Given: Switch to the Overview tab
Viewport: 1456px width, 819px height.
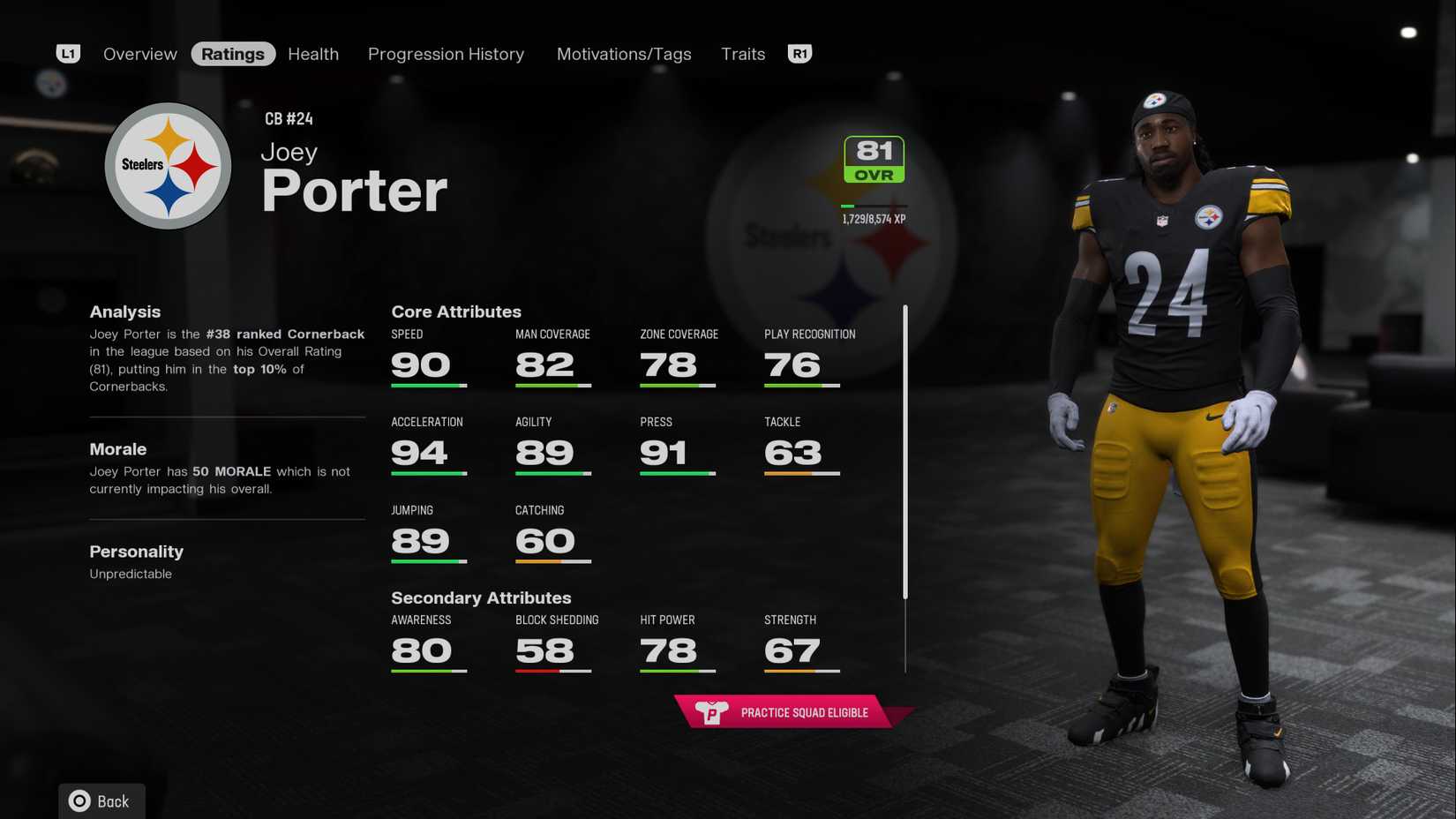Looking at the screenshot, I should coord(139,53).
